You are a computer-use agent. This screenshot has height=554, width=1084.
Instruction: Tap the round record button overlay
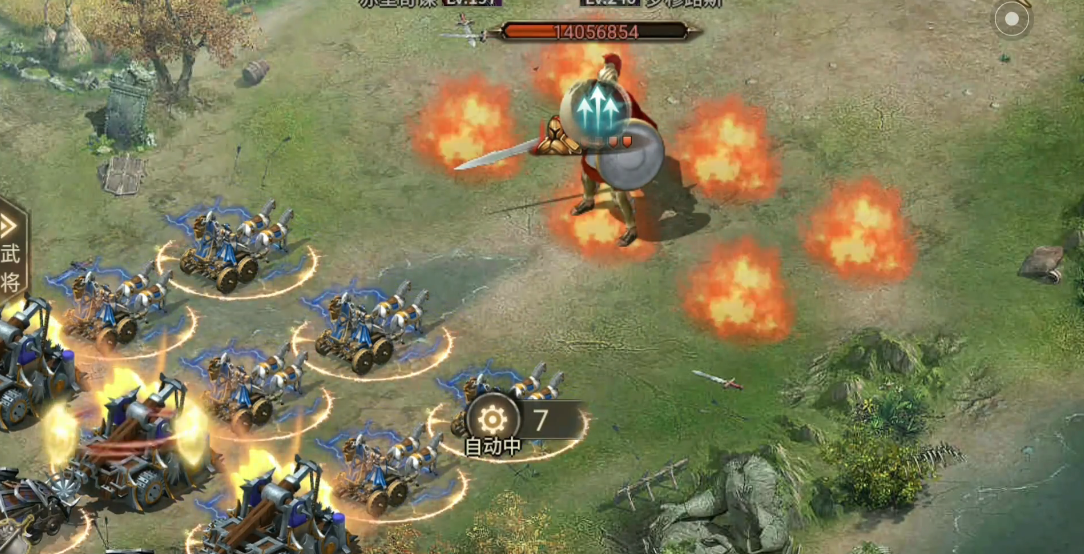tap(1012, 19)
